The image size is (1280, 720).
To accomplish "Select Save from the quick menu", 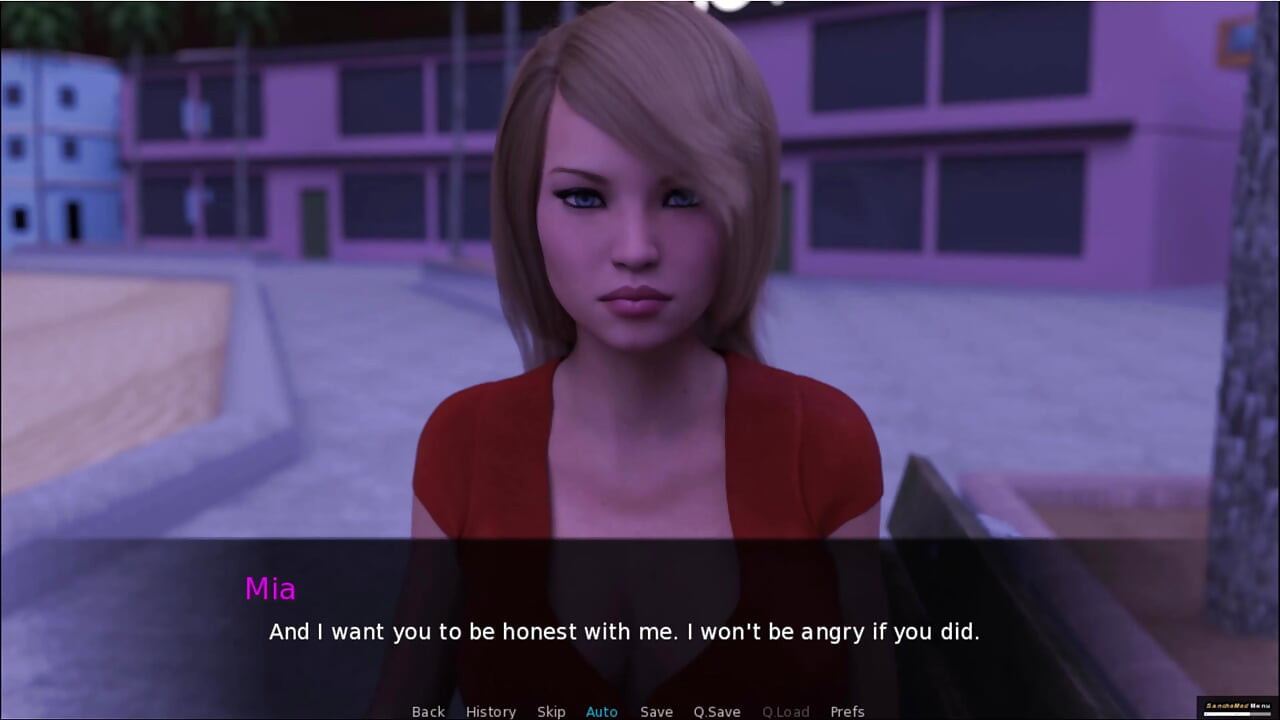I will 656,711.
